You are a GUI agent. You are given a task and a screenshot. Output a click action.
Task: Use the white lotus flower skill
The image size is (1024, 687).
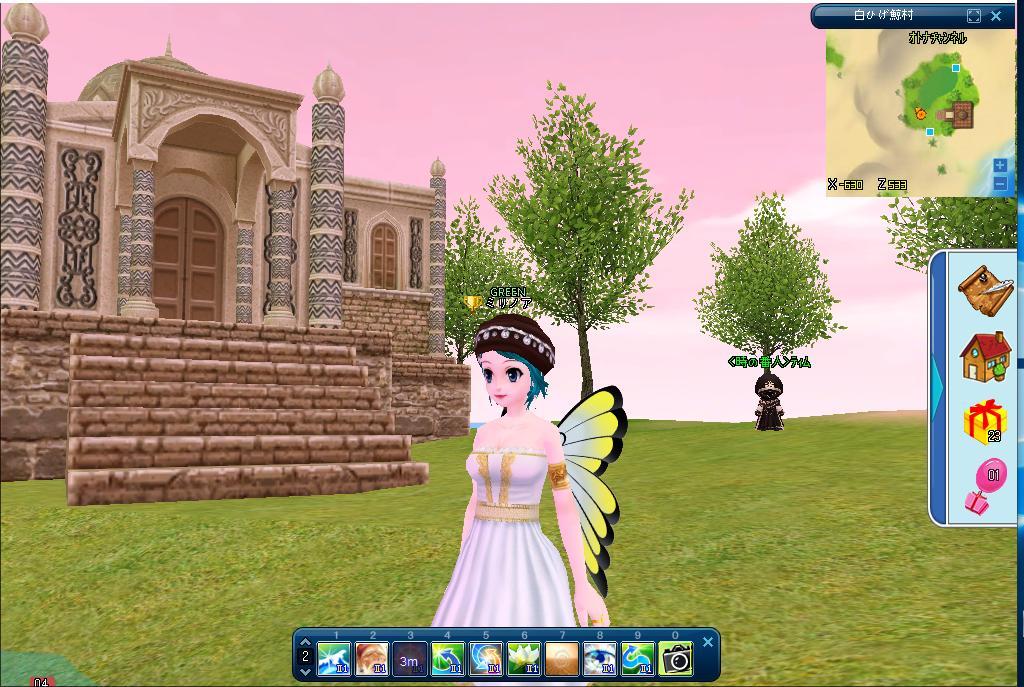(x=523, y=659)
